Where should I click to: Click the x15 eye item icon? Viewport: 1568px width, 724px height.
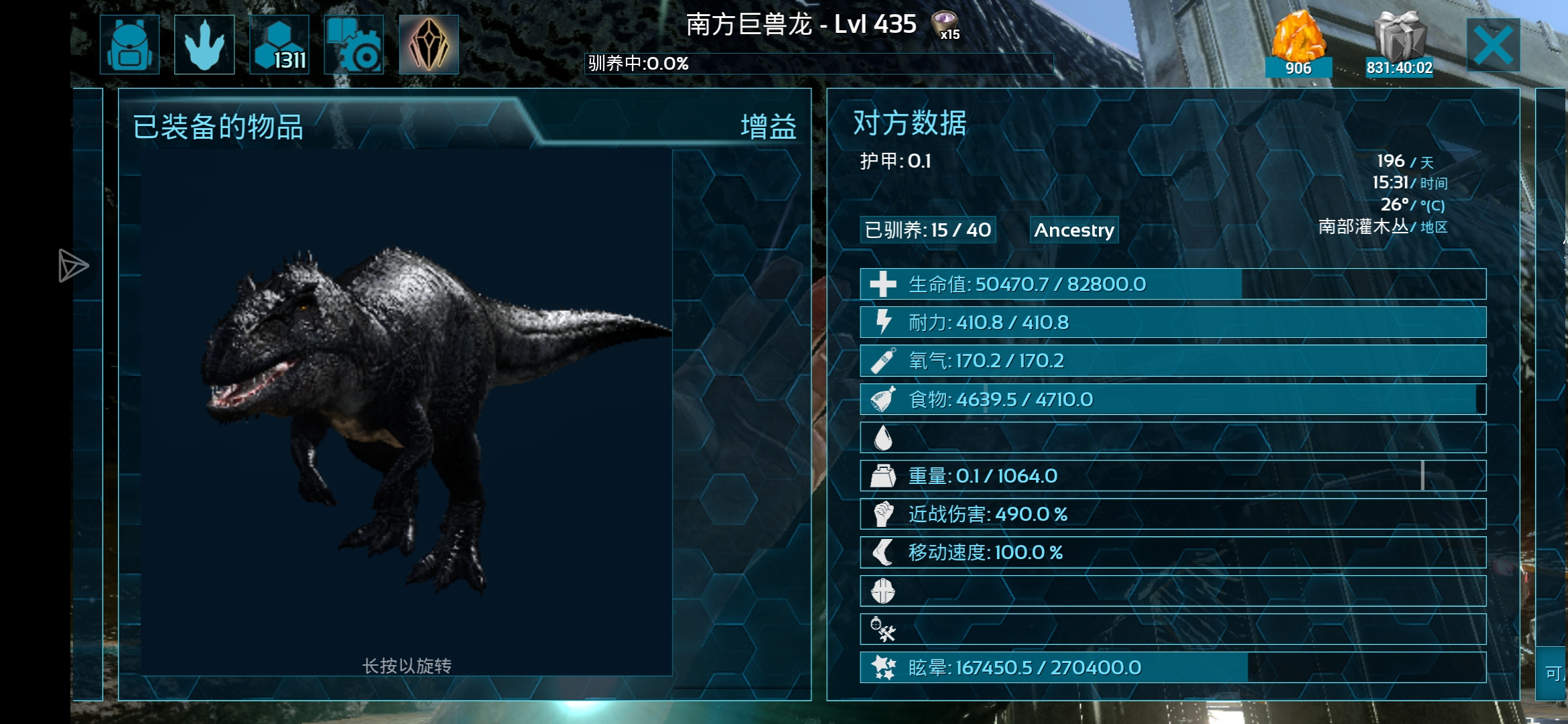click(x=945, y=25)
